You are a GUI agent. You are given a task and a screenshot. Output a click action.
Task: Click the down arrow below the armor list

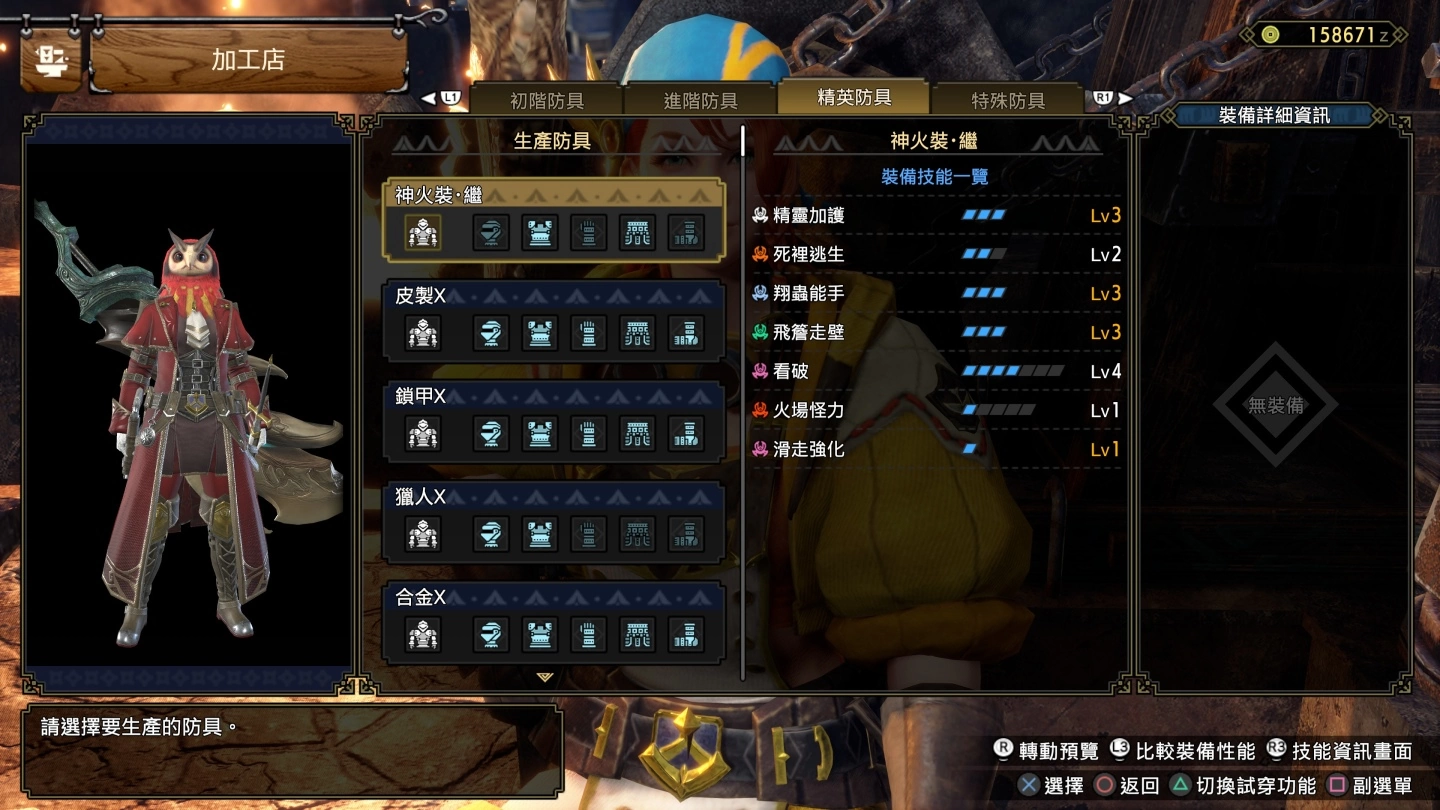pyautogui.click(x=543, y=677)
